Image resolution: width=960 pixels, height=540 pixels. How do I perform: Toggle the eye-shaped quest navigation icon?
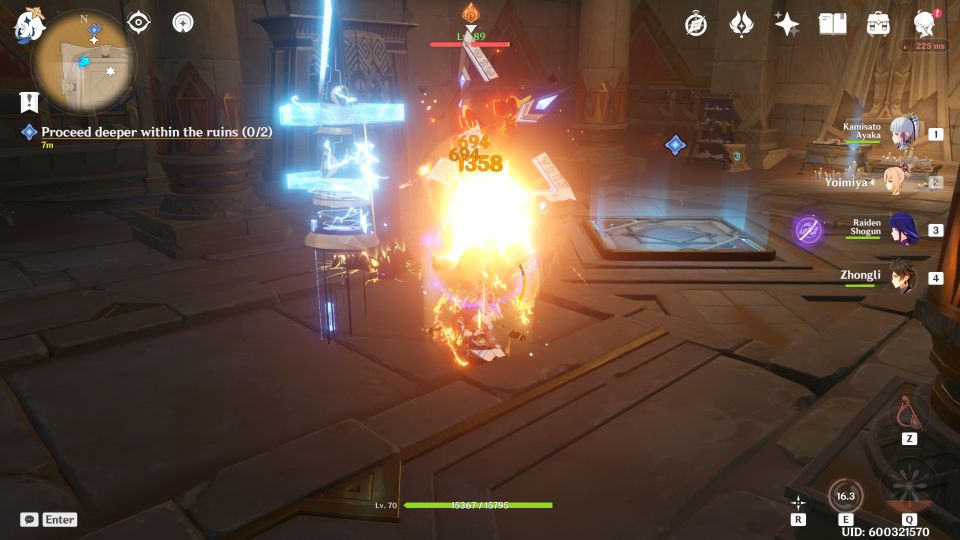[x=138, y=23]
